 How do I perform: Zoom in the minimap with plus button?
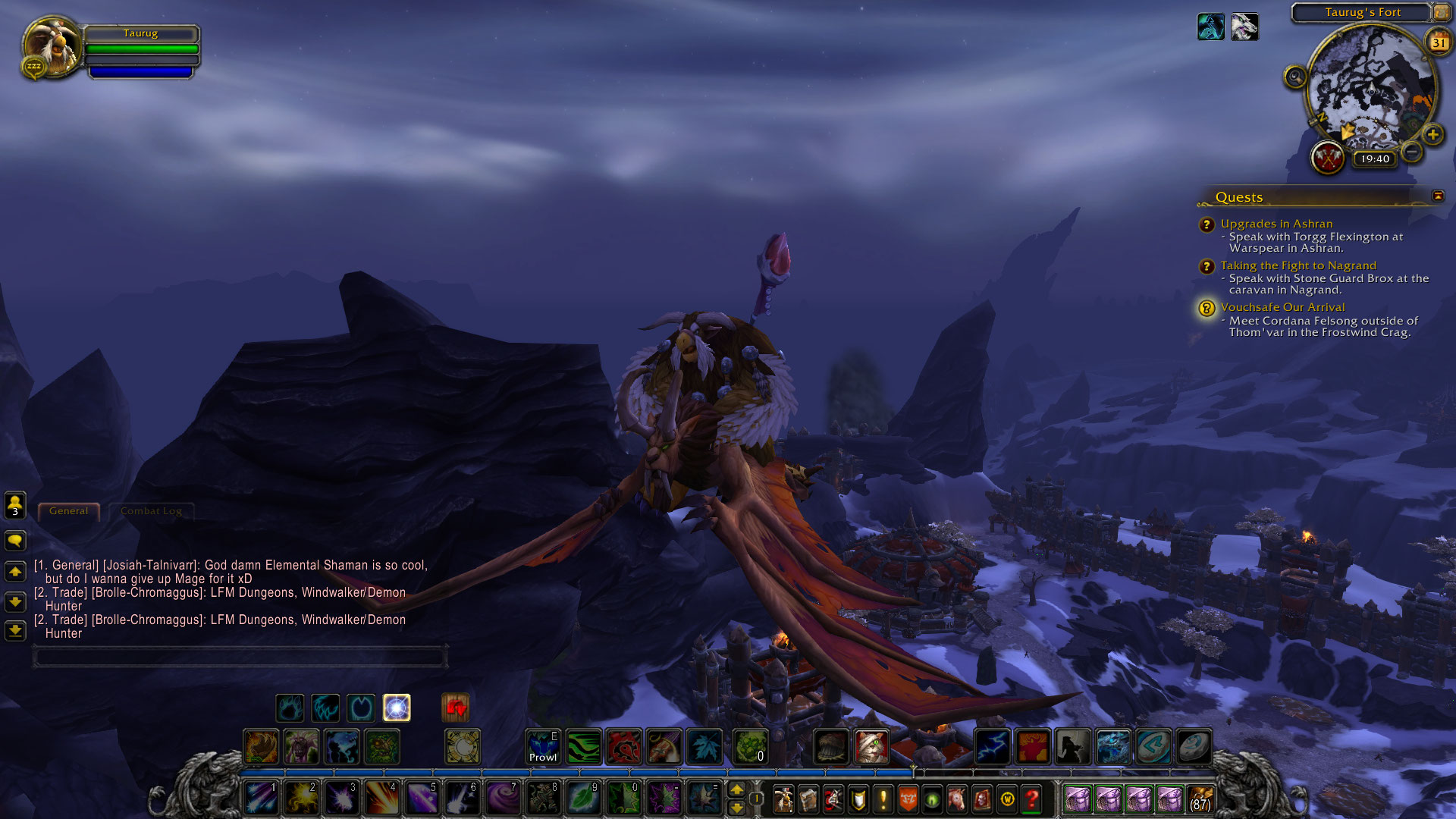click(1432, 135)
